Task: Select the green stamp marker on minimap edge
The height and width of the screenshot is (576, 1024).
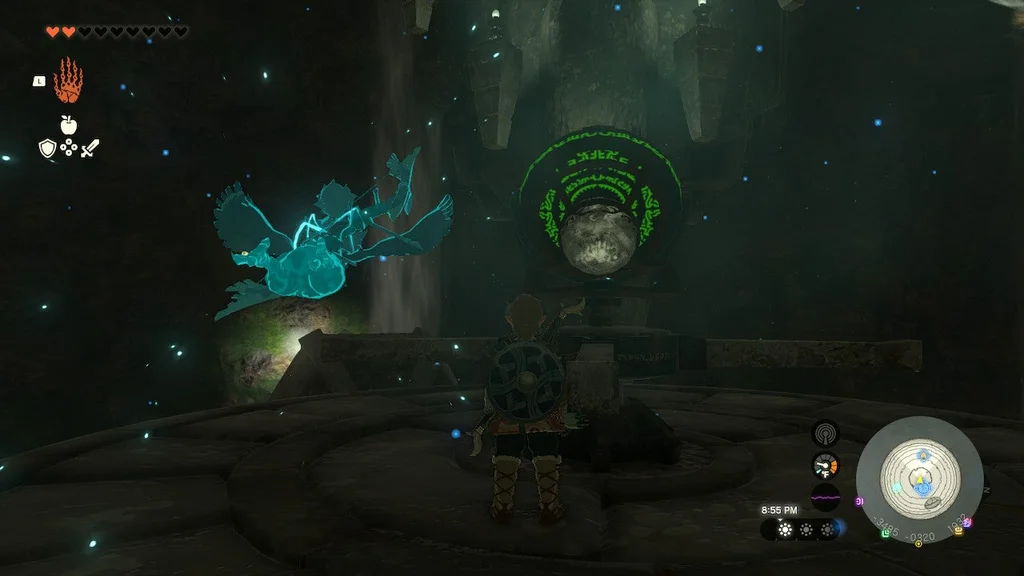Action: (886, 533)
